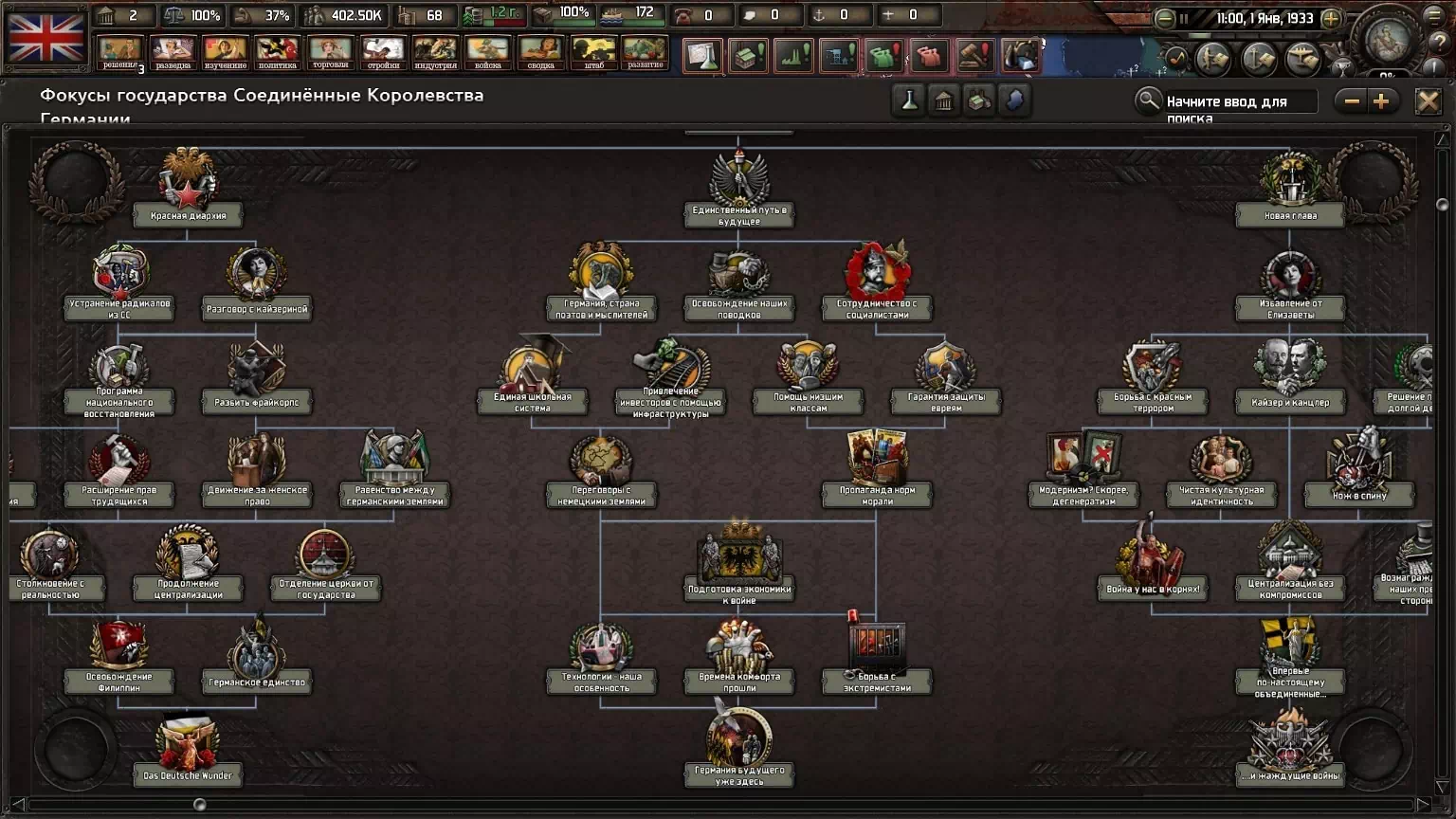Screen dimensions: 1456x819
Task: Open the Изучение (research) menu
Action: pyautogui.click(x=225, y=52)
